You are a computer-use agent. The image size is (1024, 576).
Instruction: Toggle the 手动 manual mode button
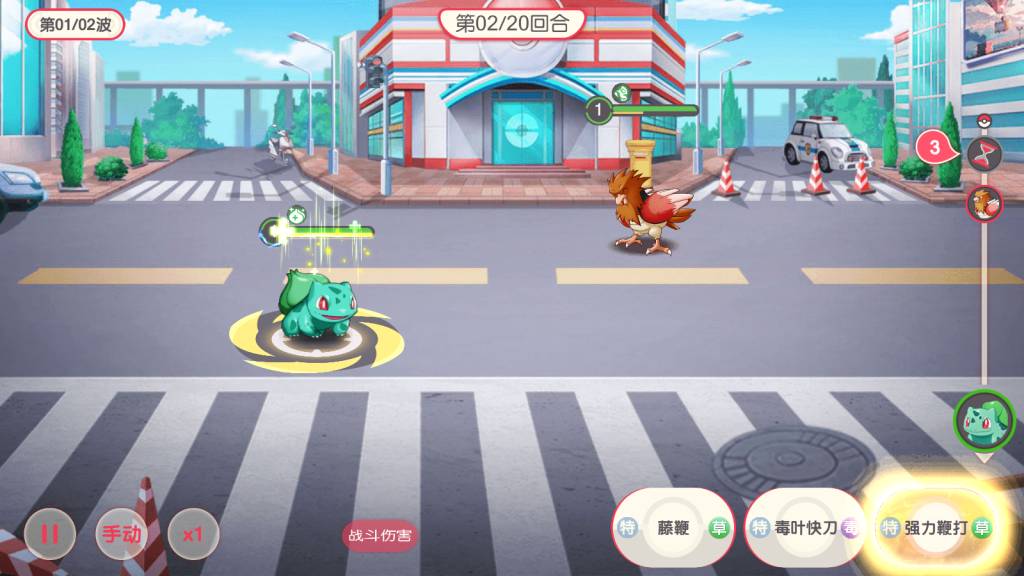[121, 535]
